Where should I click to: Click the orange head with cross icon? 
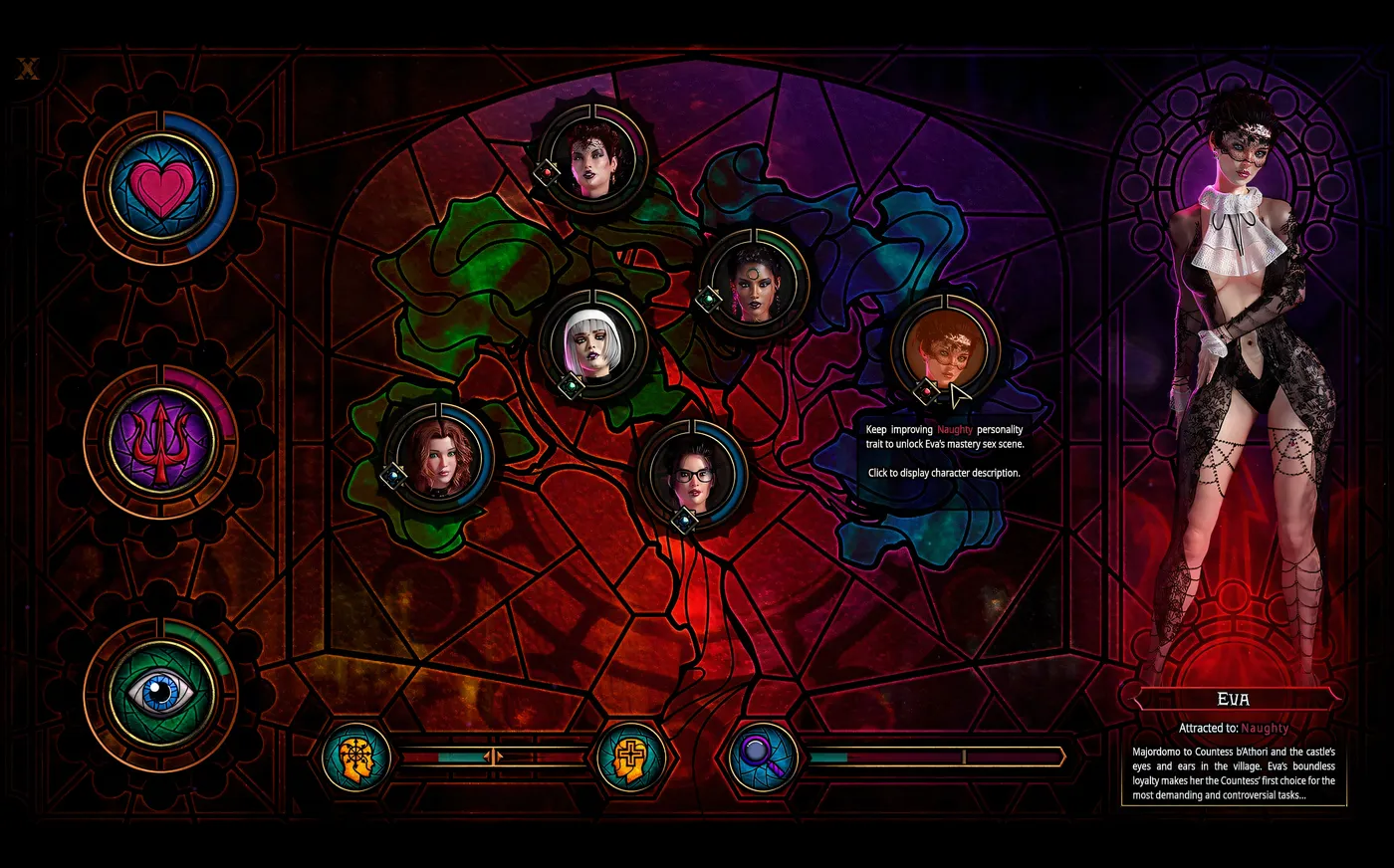[x=629, y=759]
